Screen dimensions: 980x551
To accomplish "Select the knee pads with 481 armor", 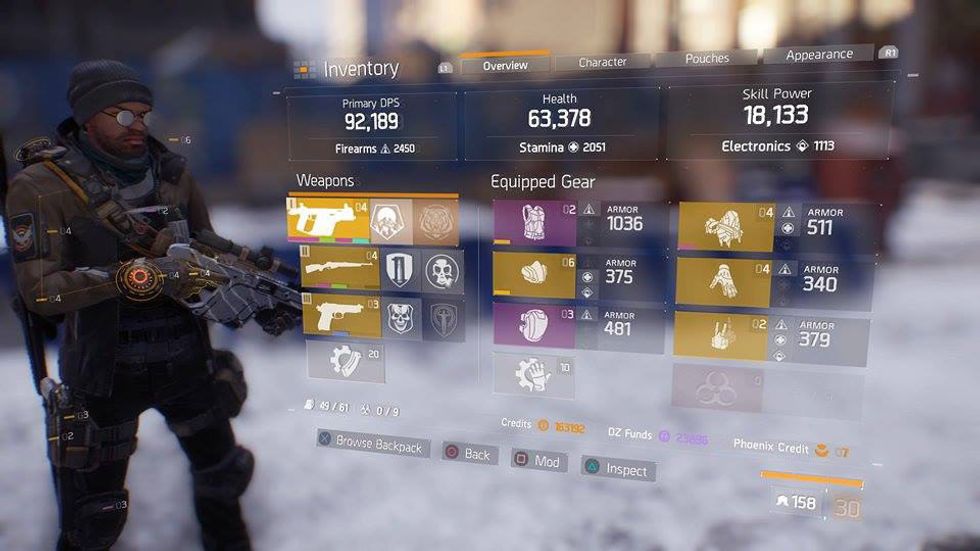I will click(534, 327).
